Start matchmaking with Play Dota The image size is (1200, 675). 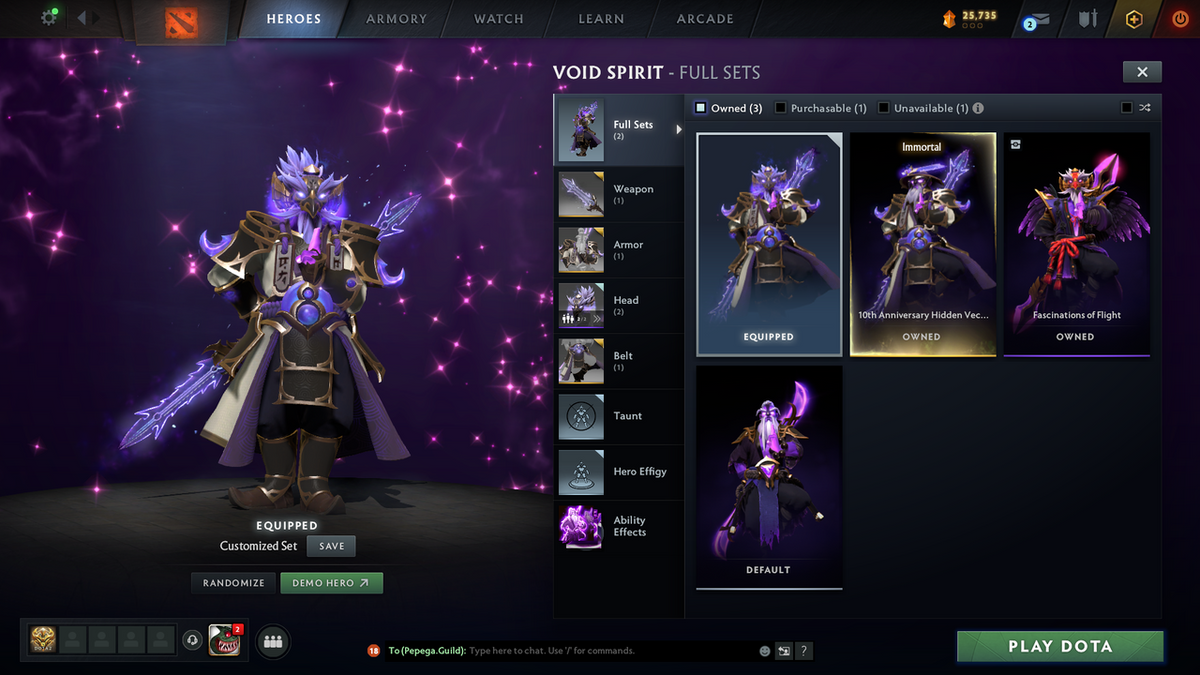pyautogui.click(x=1060, y=646)
